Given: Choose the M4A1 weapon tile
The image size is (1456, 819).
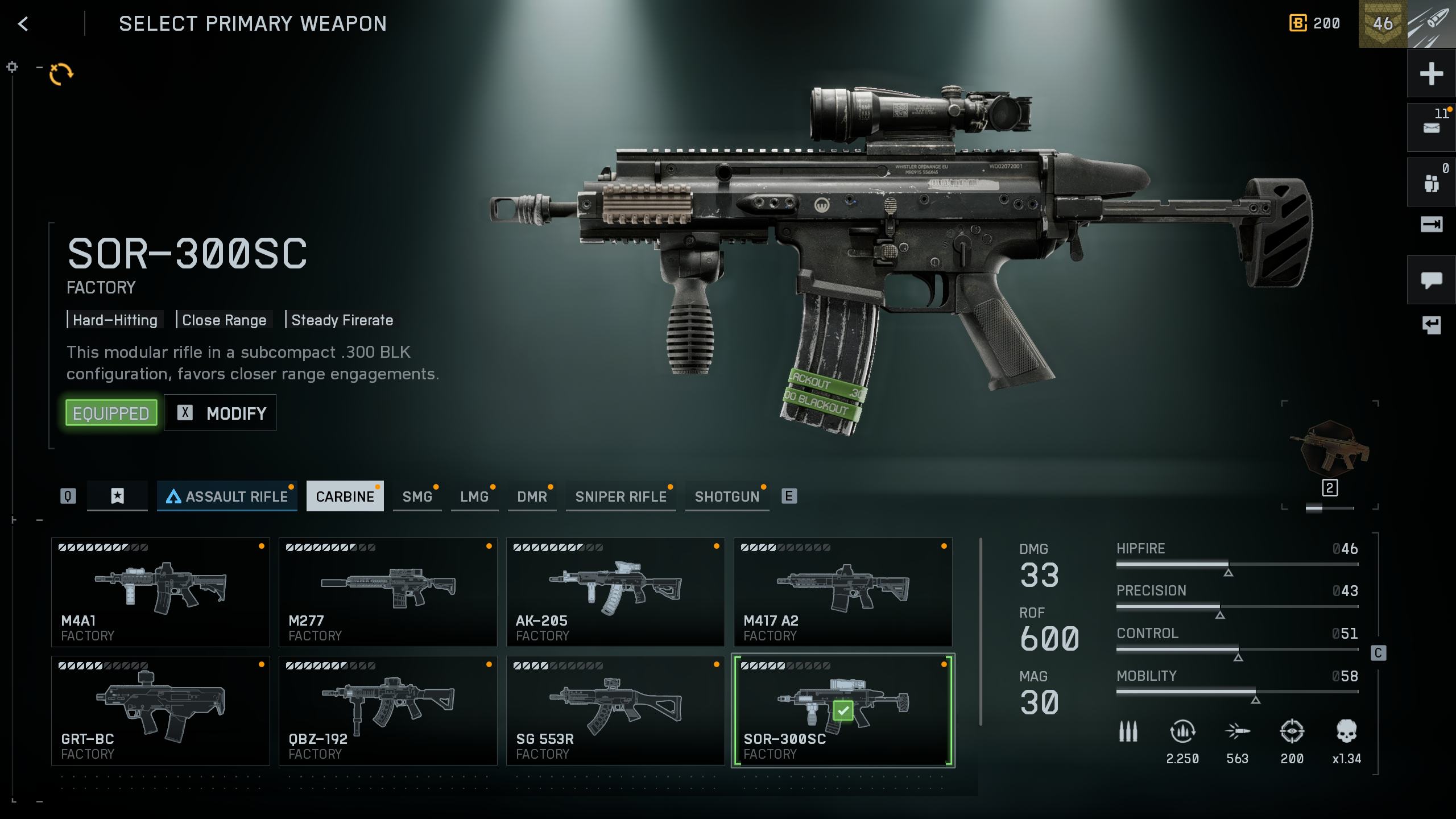Looking at the screenshot, I should pos(160,592).
